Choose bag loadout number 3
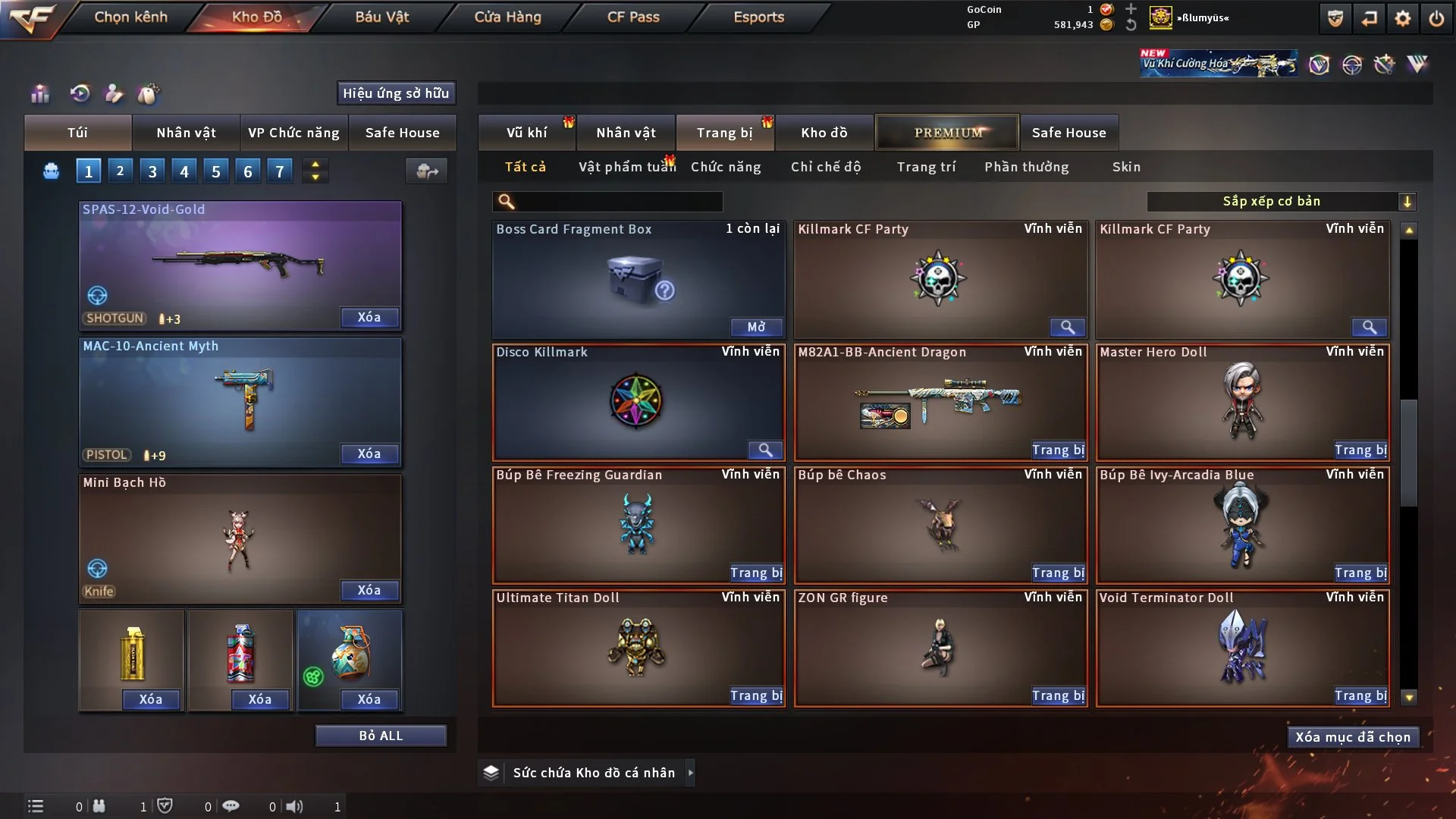The height and width of the screenshot is (819, 1456). 152,171
